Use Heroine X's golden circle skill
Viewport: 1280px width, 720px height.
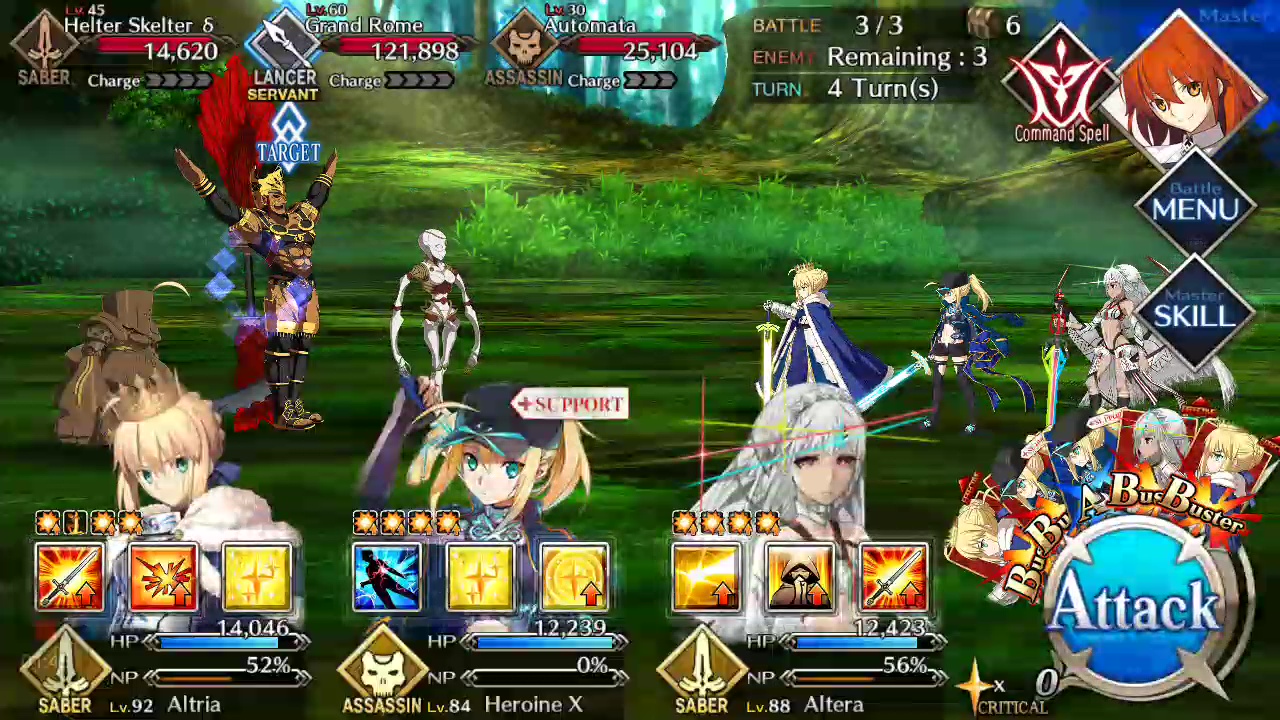tap(574, 577)
